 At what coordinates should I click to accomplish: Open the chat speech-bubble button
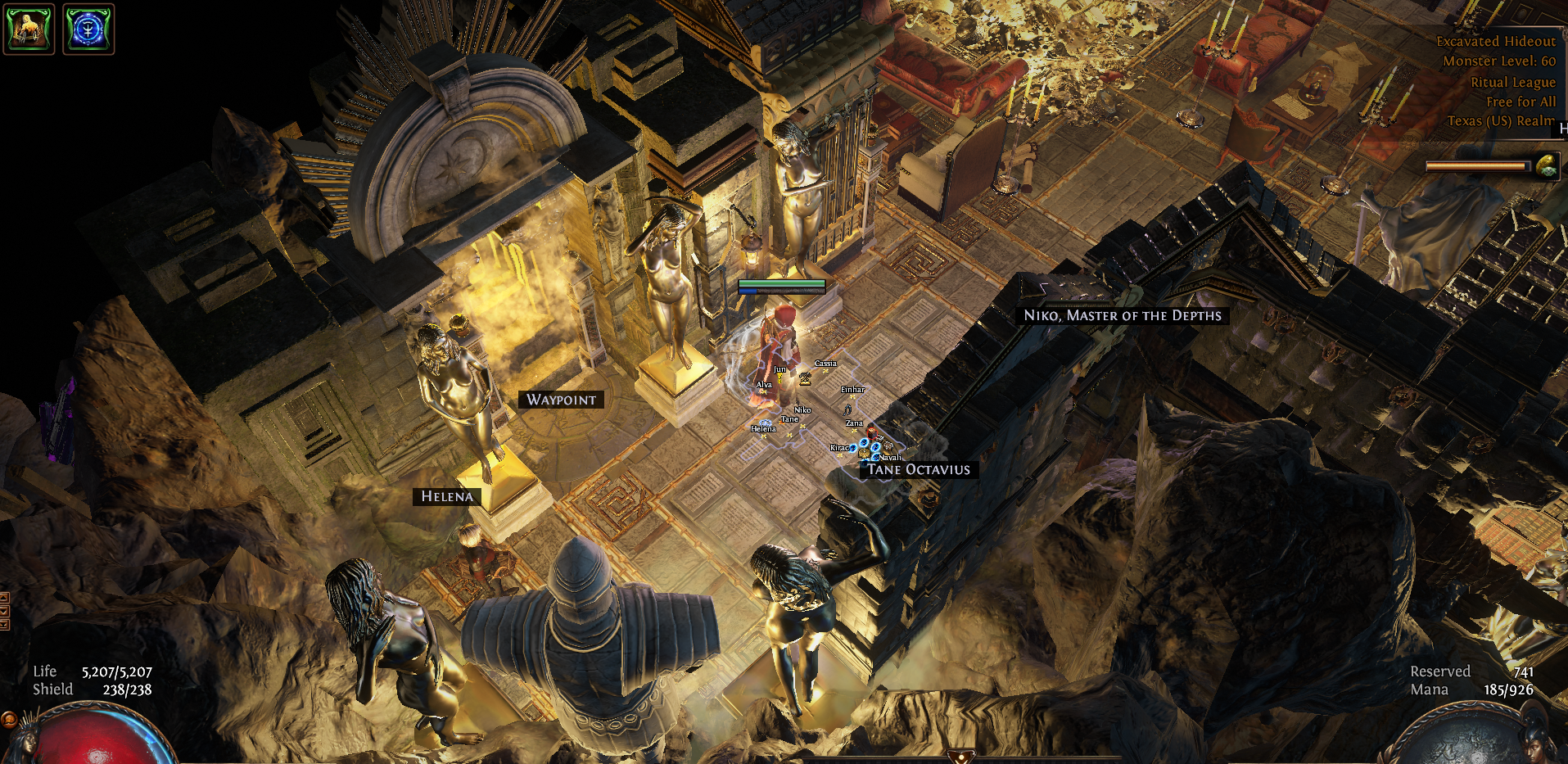[x=8, y=720]
